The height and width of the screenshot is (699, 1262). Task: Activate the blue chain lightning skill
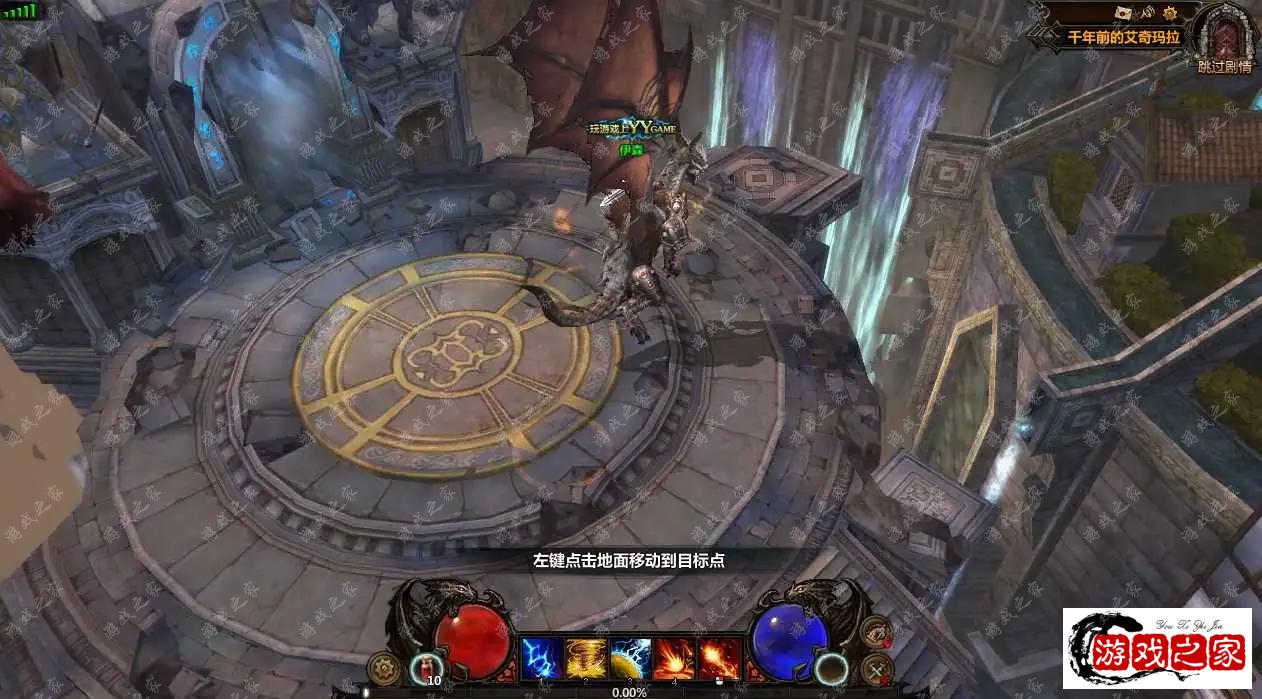[541, 658]
